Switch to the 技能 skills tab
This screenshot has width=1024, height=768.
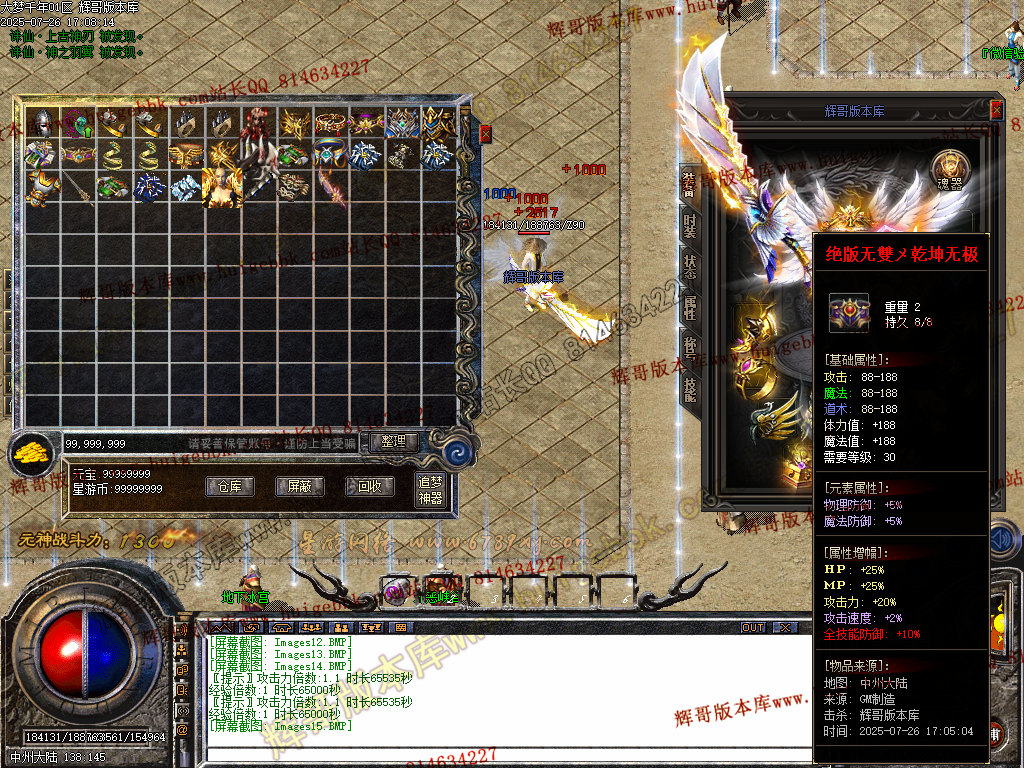(690, 390)
